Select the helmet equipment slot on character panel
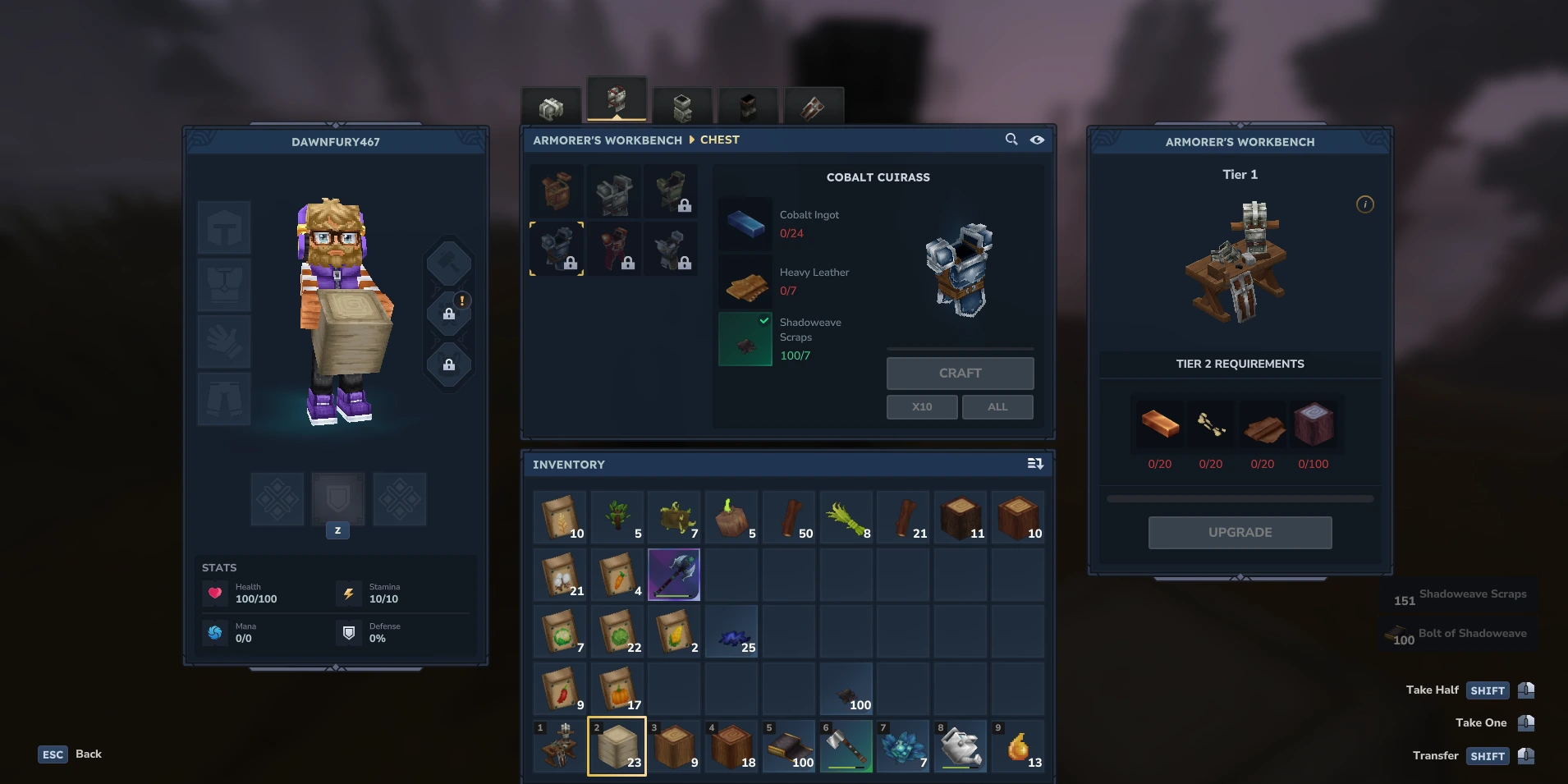This screenshot has width=1568, height=784. click(223, 227)
